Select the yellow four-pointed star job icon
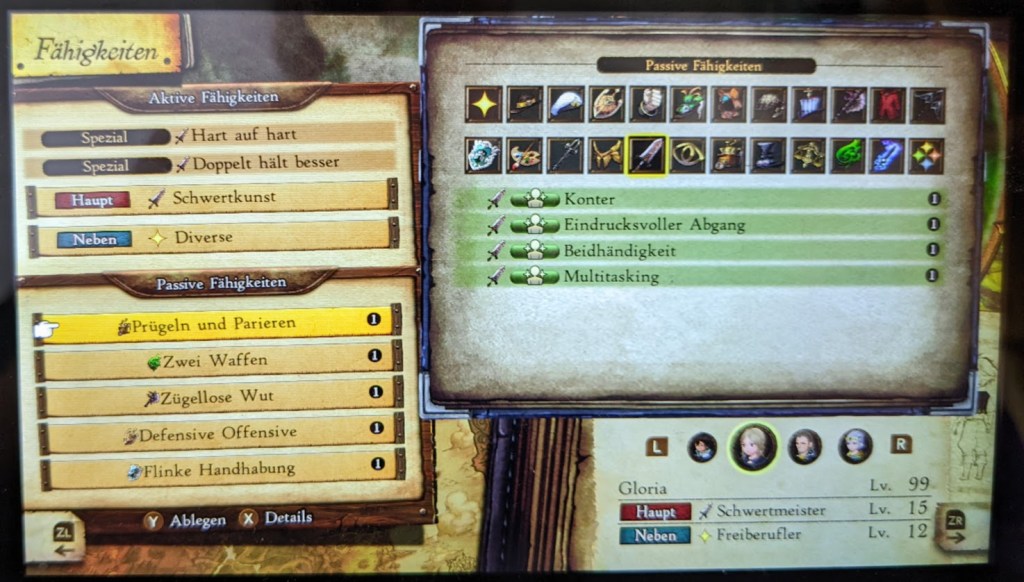The height and width of the screenshot is (582, 1024). point(484,104)
